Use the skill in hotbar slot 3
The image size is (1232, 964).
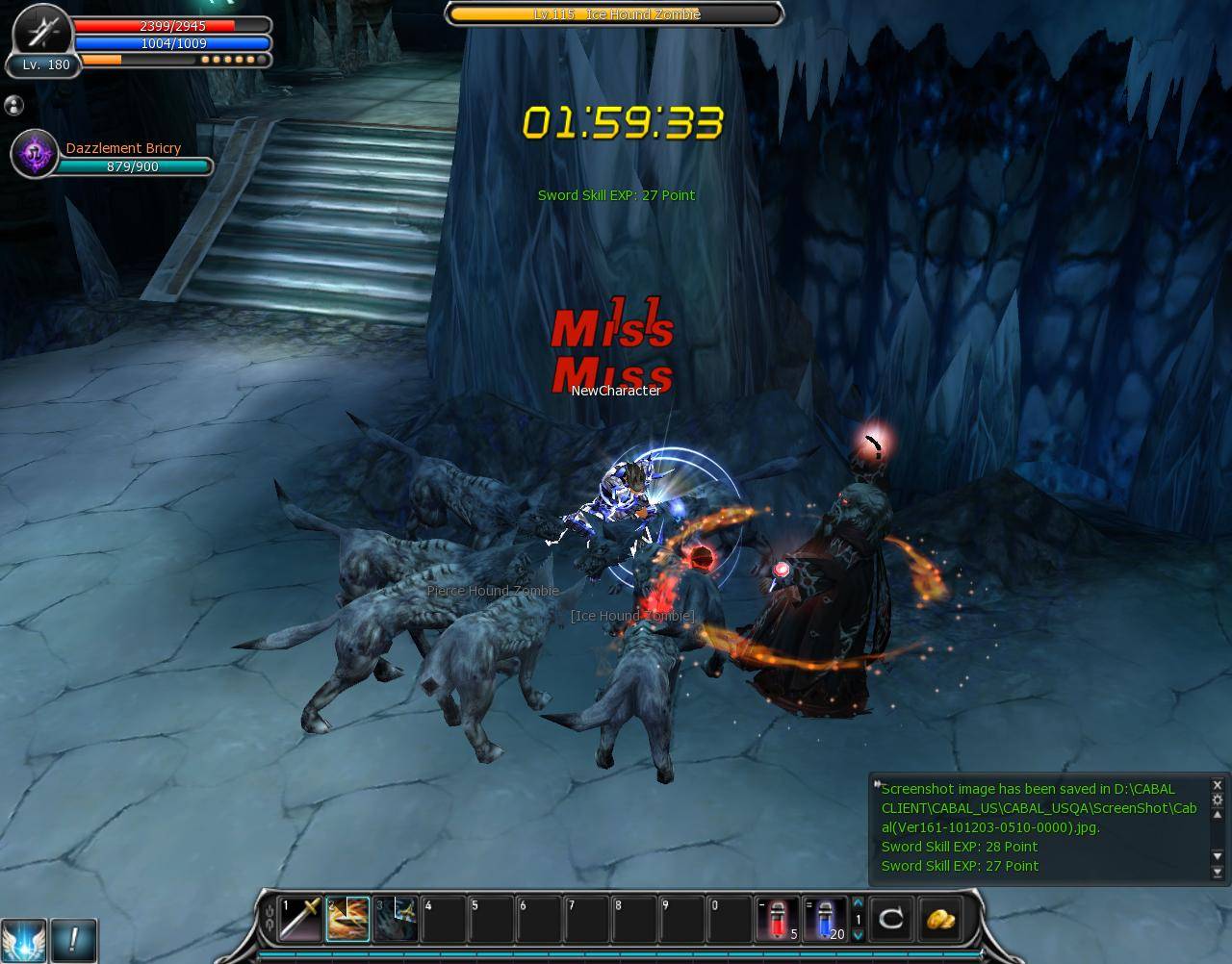[395, 919]
